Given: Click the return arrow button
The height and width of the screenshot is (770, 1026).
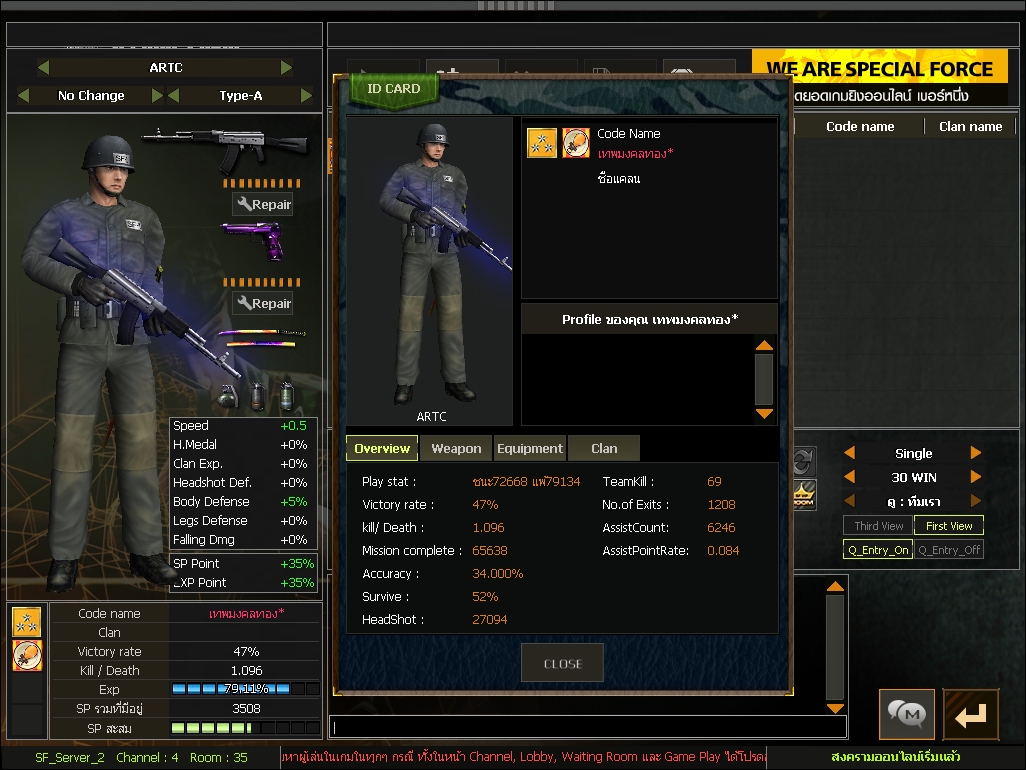Looking at the screenshot, I should [x=970, y=714].
